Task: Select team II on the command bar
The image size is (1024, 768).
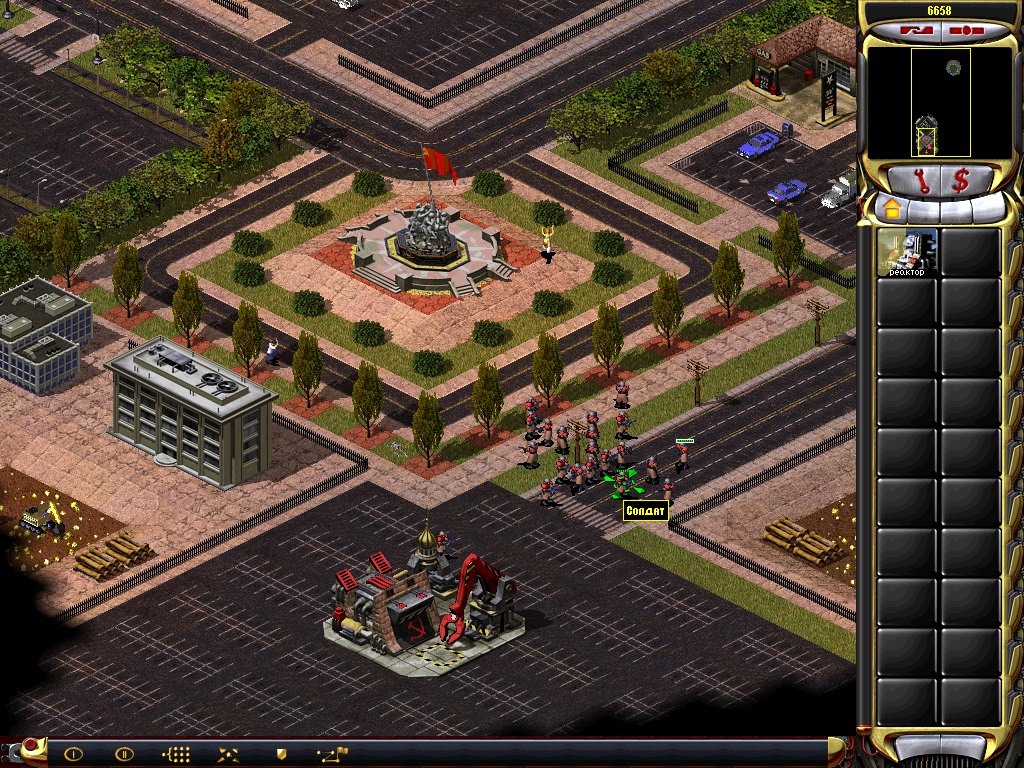Action: click(x=124, y=753)
